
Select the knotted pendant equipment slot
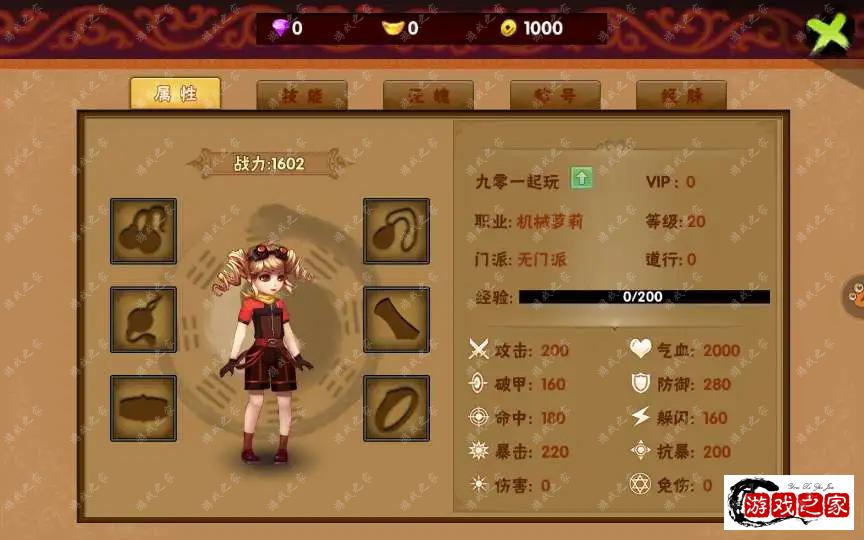143,319
